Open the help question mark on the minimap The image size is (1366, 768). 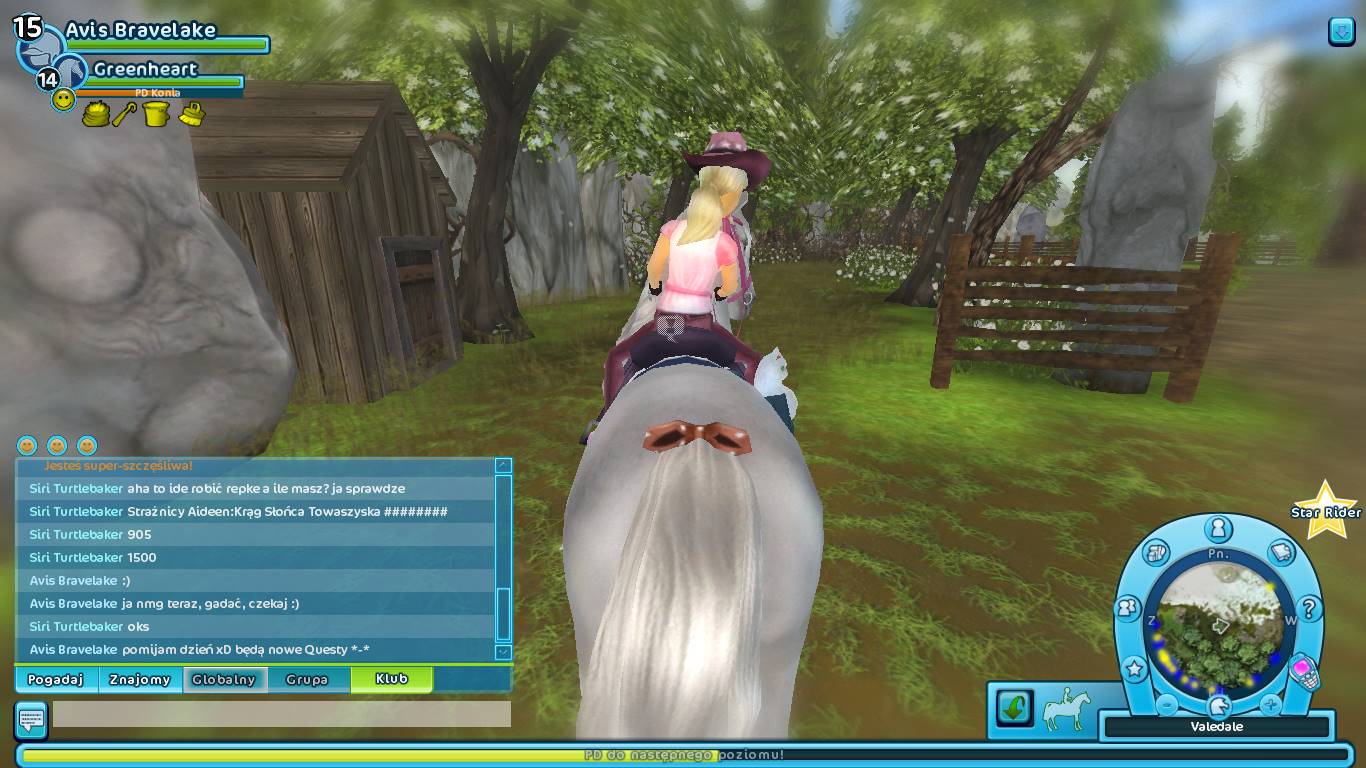pyautogui.click(x=1311, y=607)
